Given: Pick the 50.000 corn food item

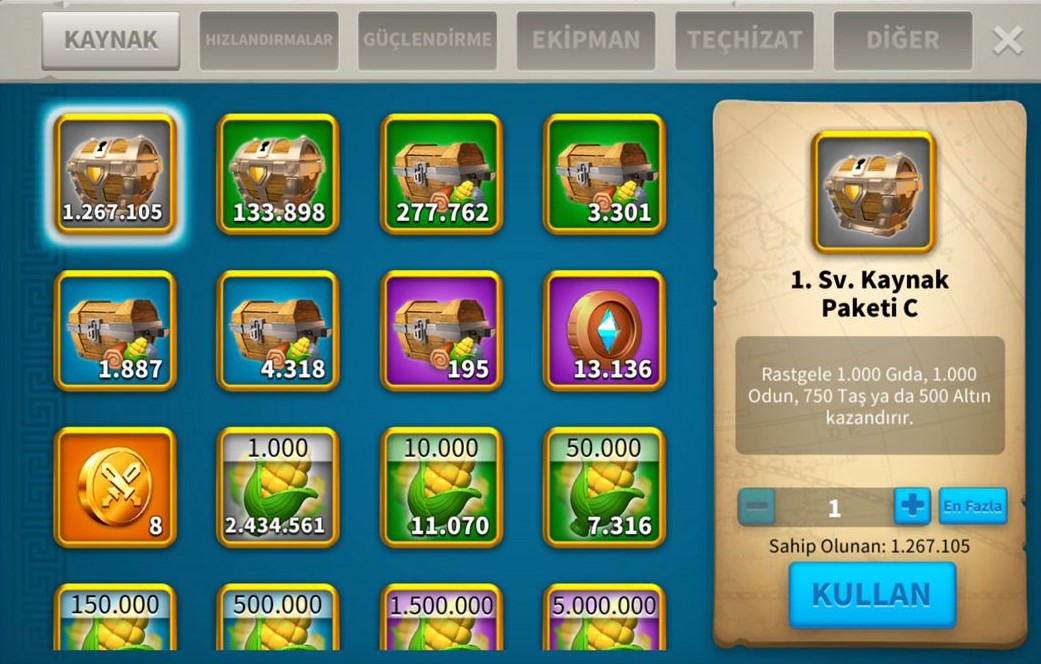Looking at the screenshot, I should (x=604, y=487).
